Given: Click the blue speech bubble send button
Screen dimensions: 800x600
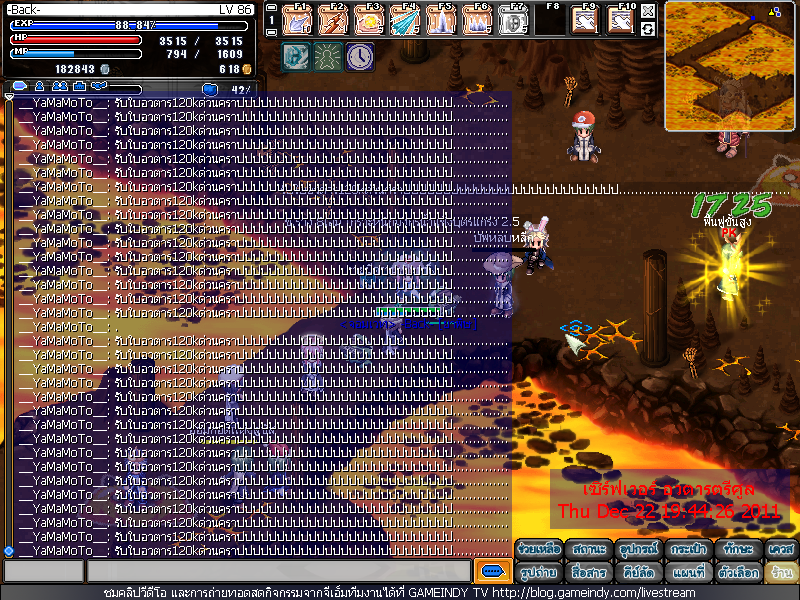Looking at the screenshot, I should (x=492, y=571).
